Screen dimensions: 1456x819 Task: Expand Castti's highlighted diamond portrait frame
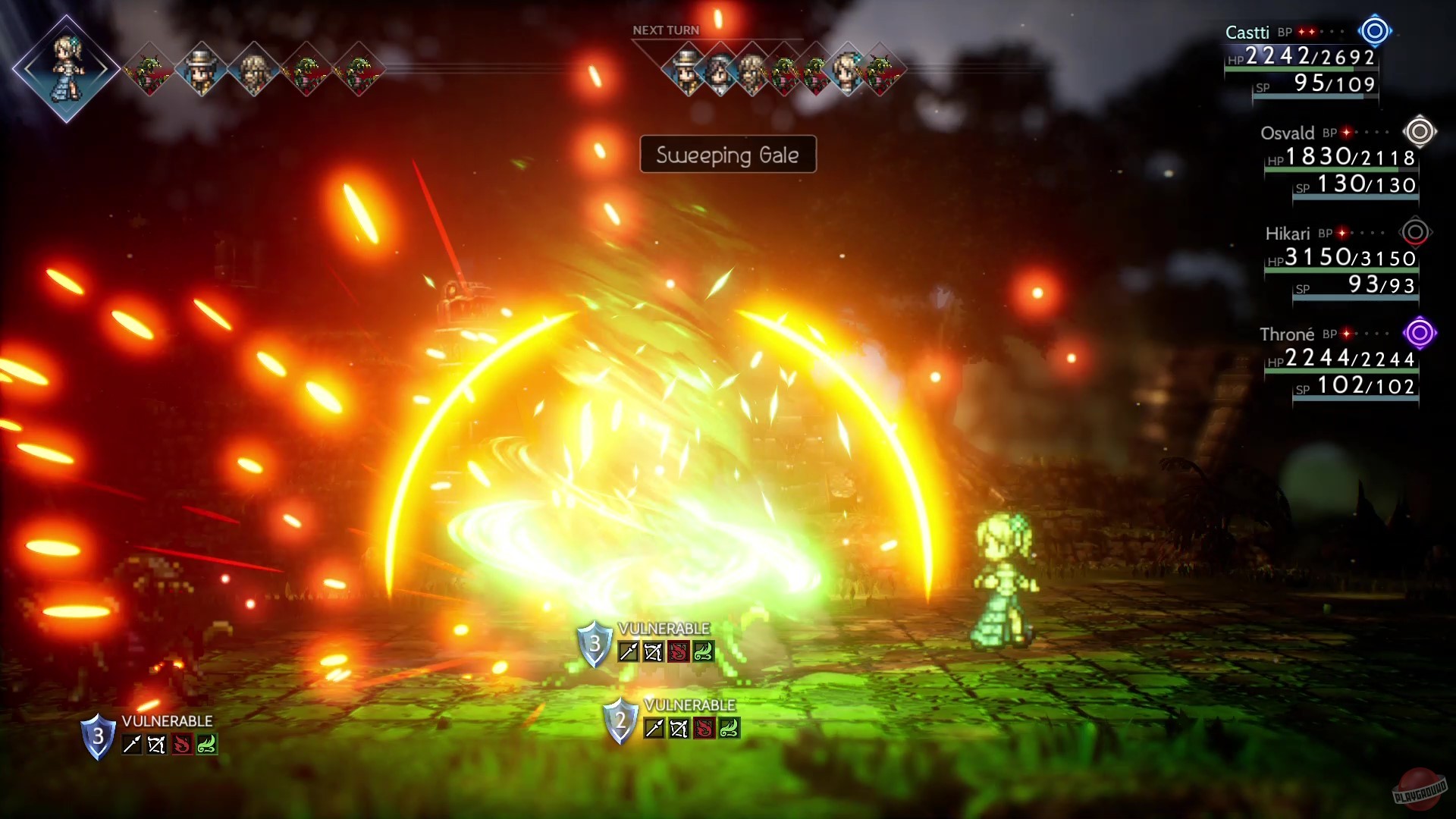click(67, 67)
